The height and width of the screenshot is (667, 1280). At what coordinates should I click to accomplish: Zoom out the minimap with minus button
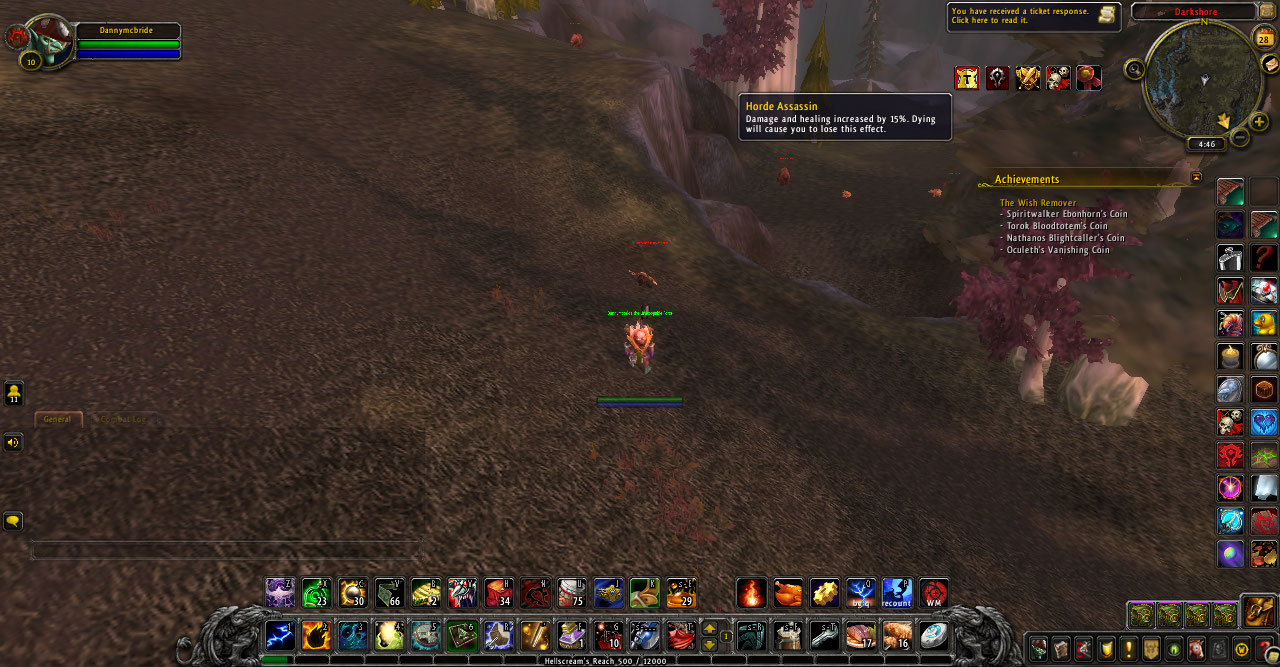(x=1240, y=137)
